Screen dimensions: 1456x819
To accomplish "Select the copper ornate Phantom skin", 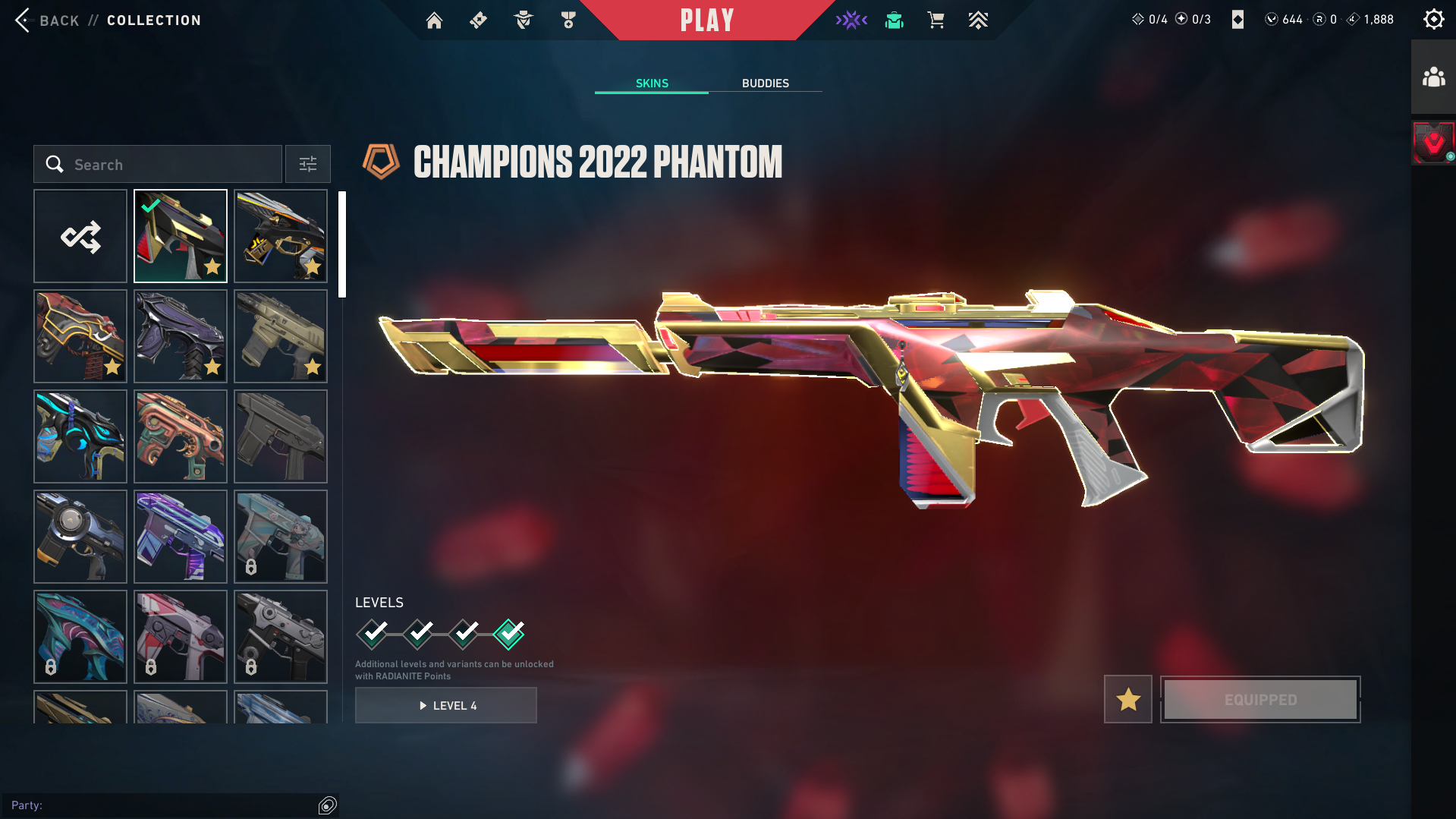I will [181, 437].
